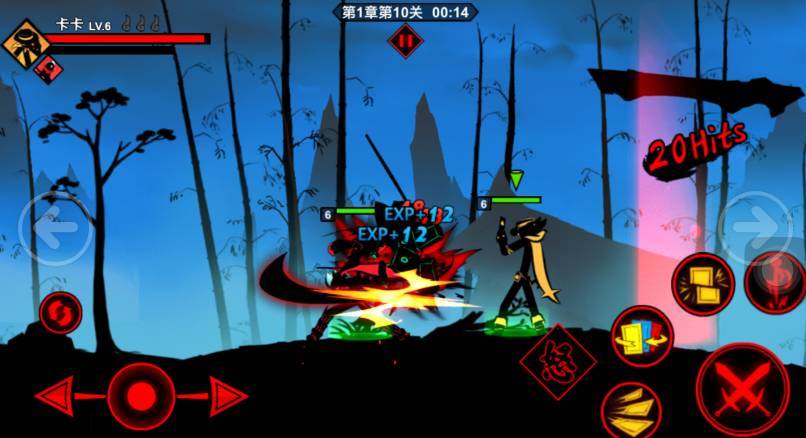This screenshot has width=806, height=438.
Task: Trigger the rage diamond skill button
Action: pos(558,362)
